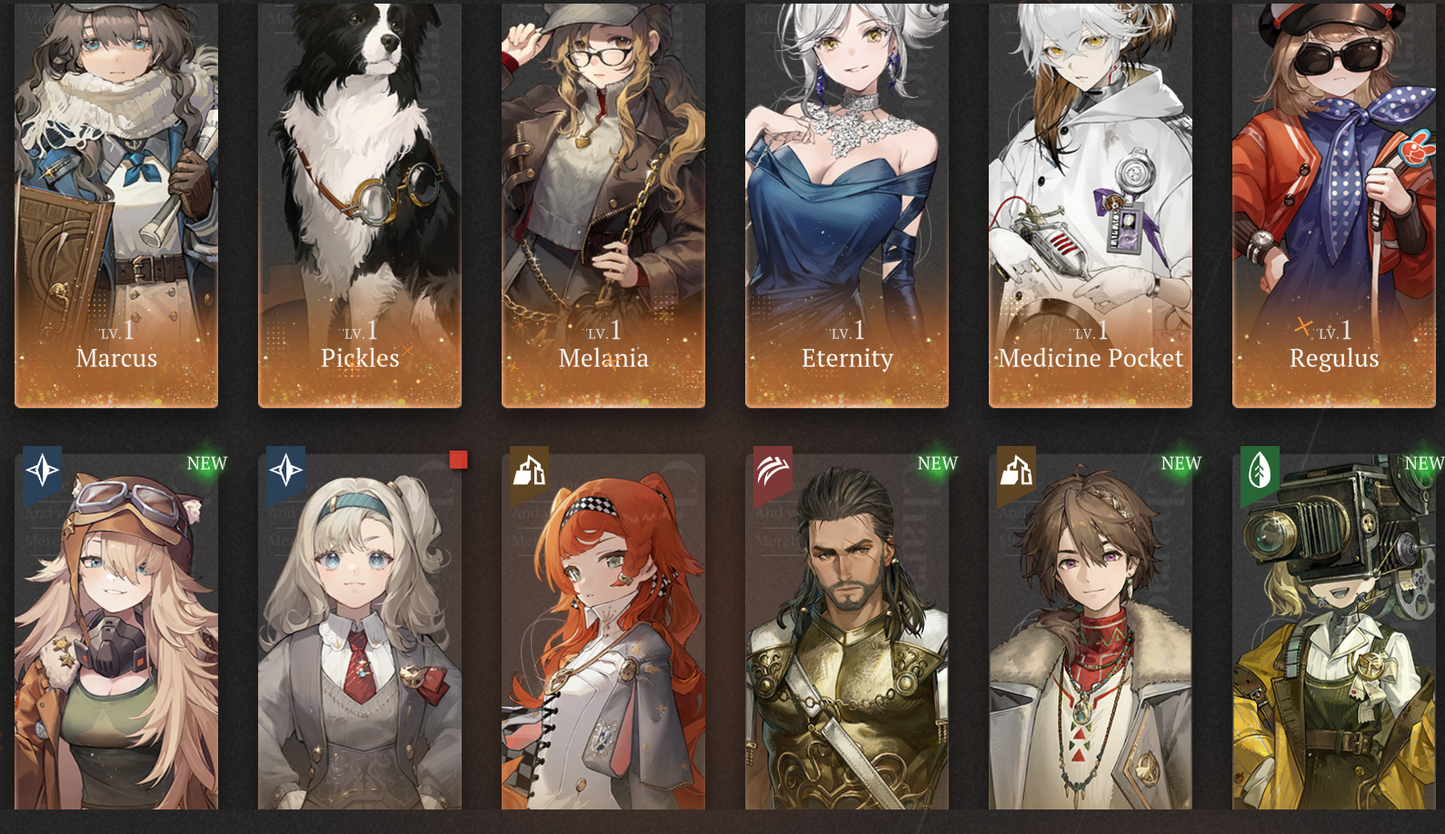Viewport: 1445px width, 834px height.
Task: Click the NEW badge on the bearded warrior's card
Action: pyautogui.click(x=936, y=463)
